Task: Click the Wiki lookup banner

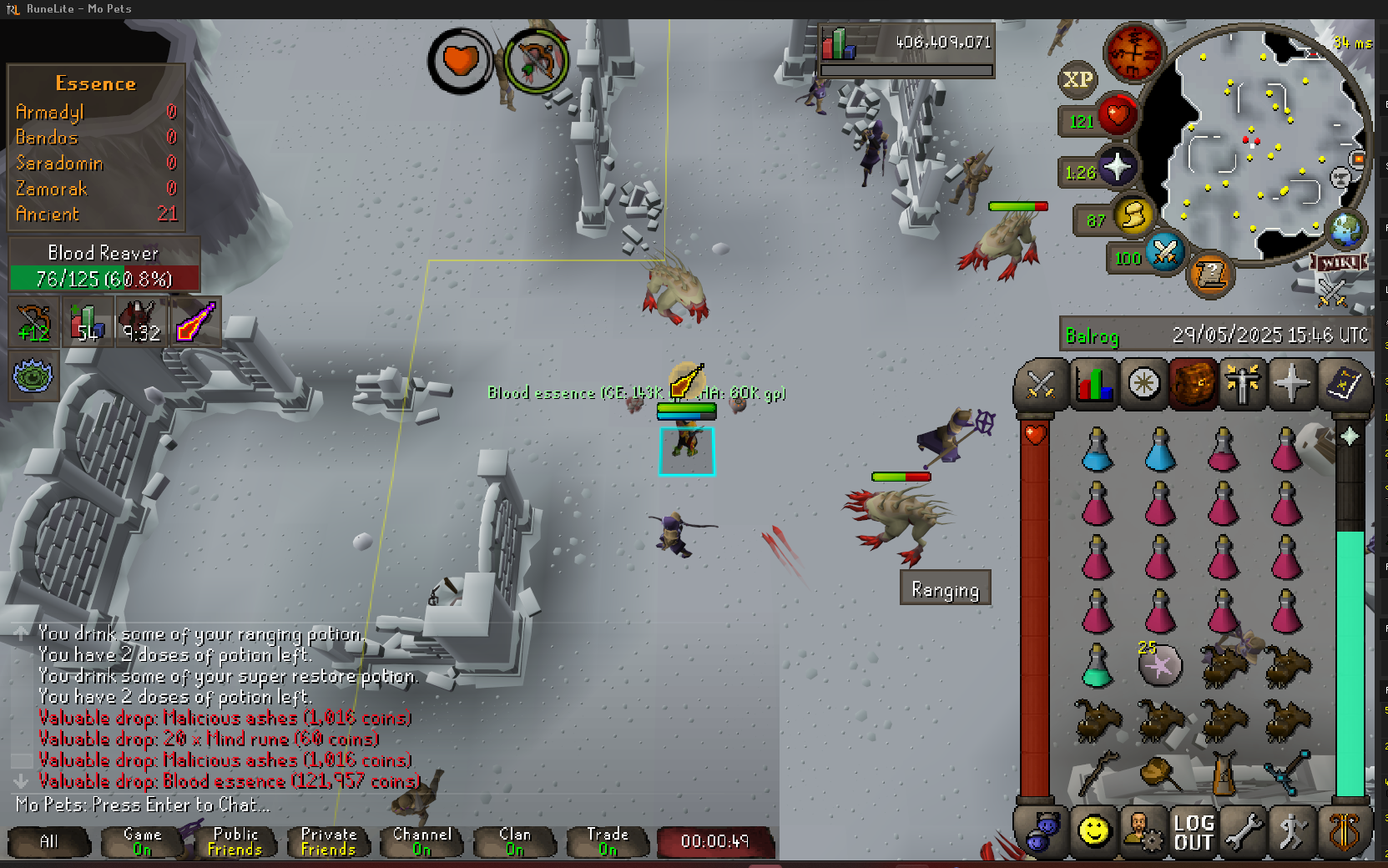Action: click(1339, 263)
